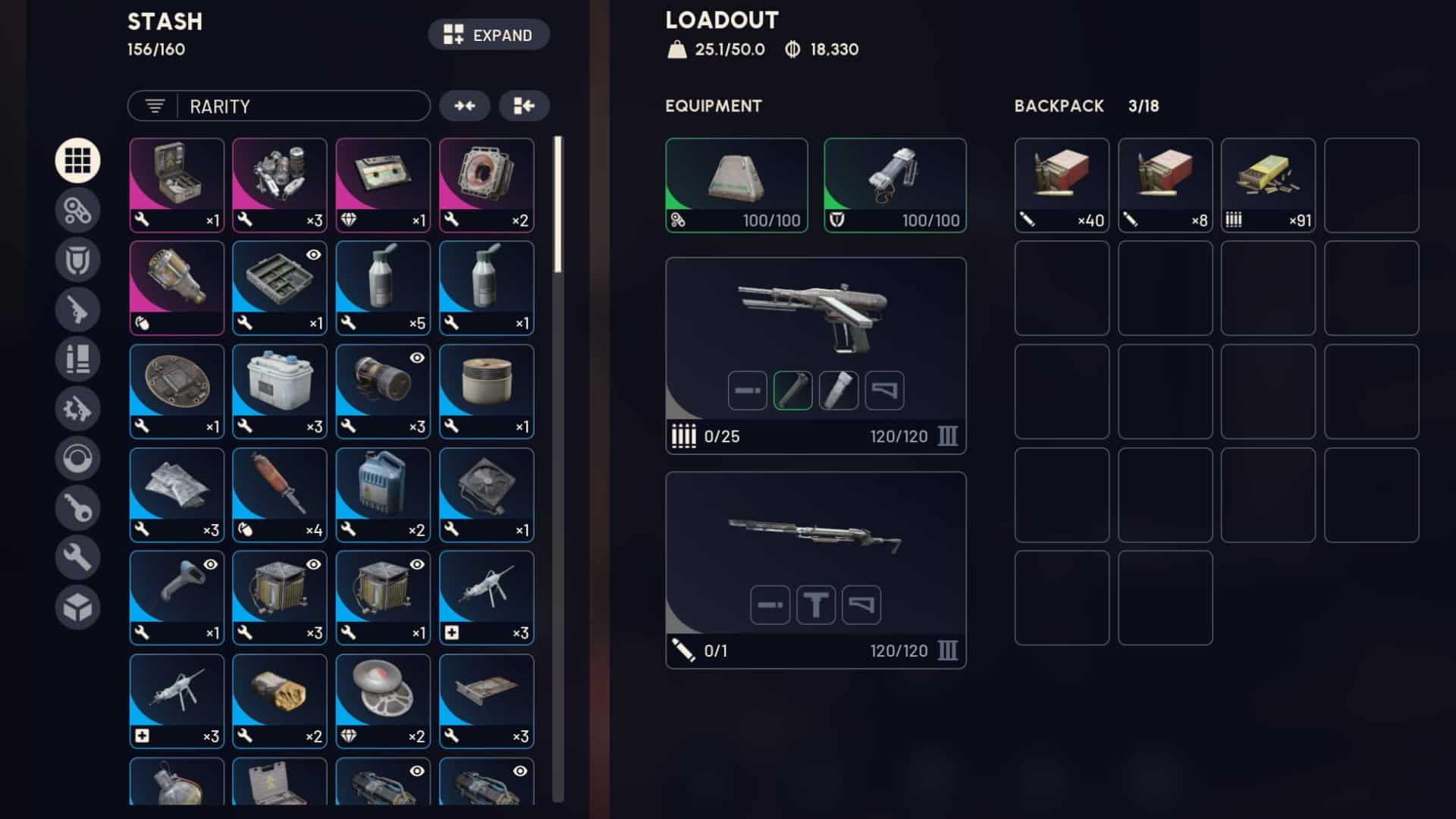Click the collapse-all arrows button beside RARITY
This screenshot has height=819, width=1456.
pos(465,106)
